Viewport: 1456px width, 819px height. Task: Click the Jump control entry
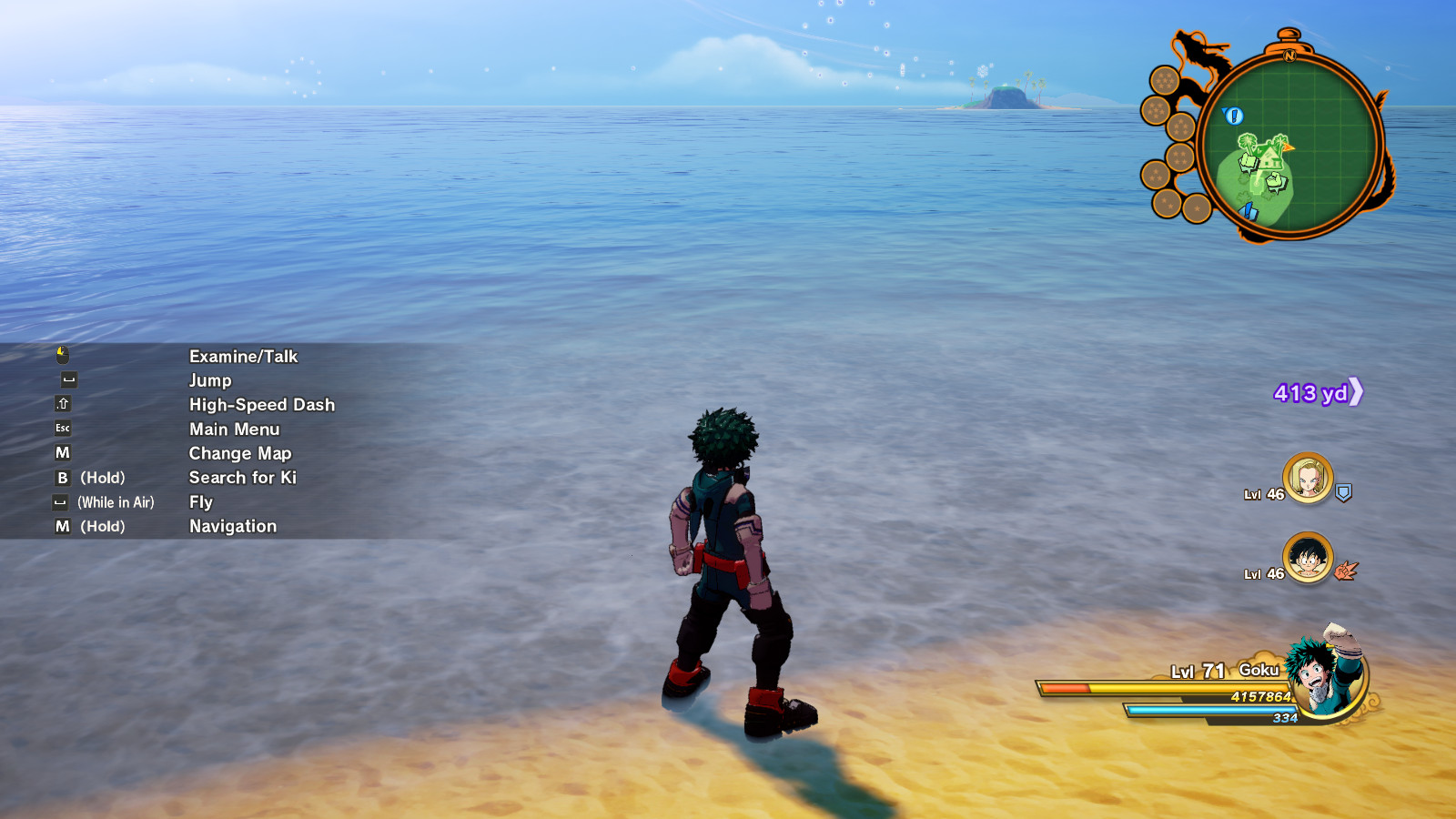click(x=209, y=380)
